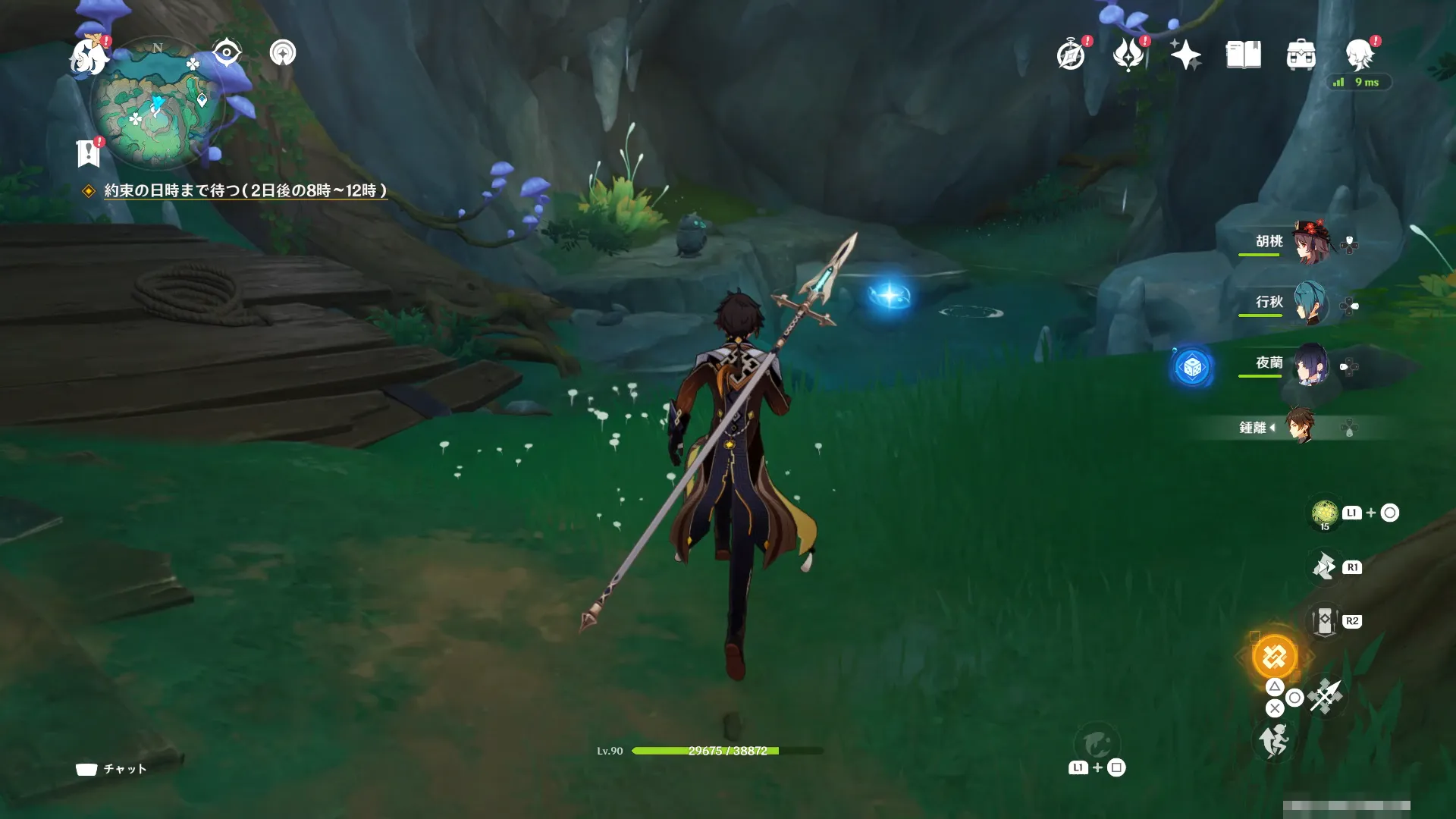This screenshot has height=819, width=1456.
Task: Open the quest bookmark icon under the minimap
Action: pos(89,152)
